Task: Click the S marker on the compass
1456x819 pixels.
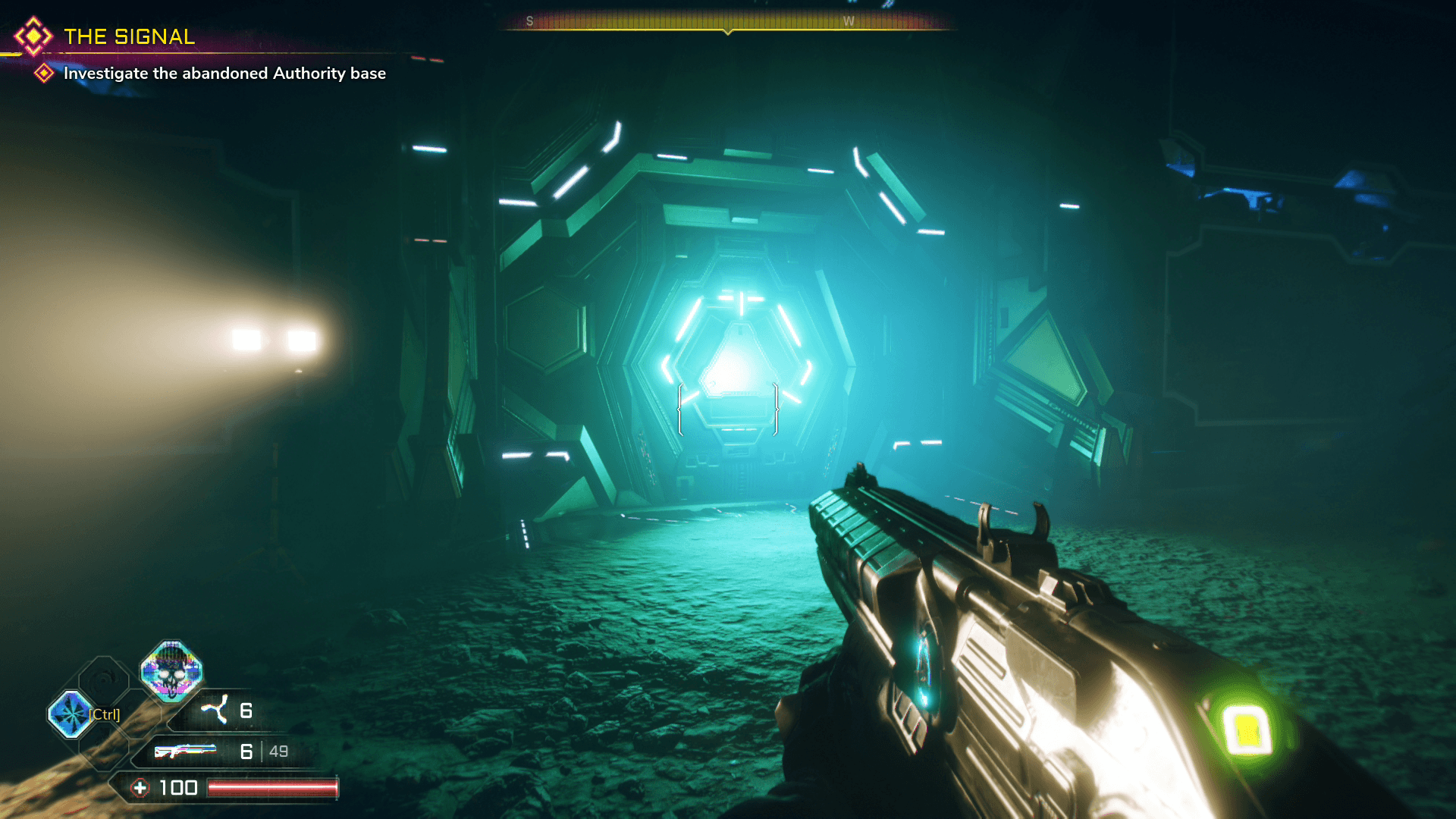Action: [529, 20]
